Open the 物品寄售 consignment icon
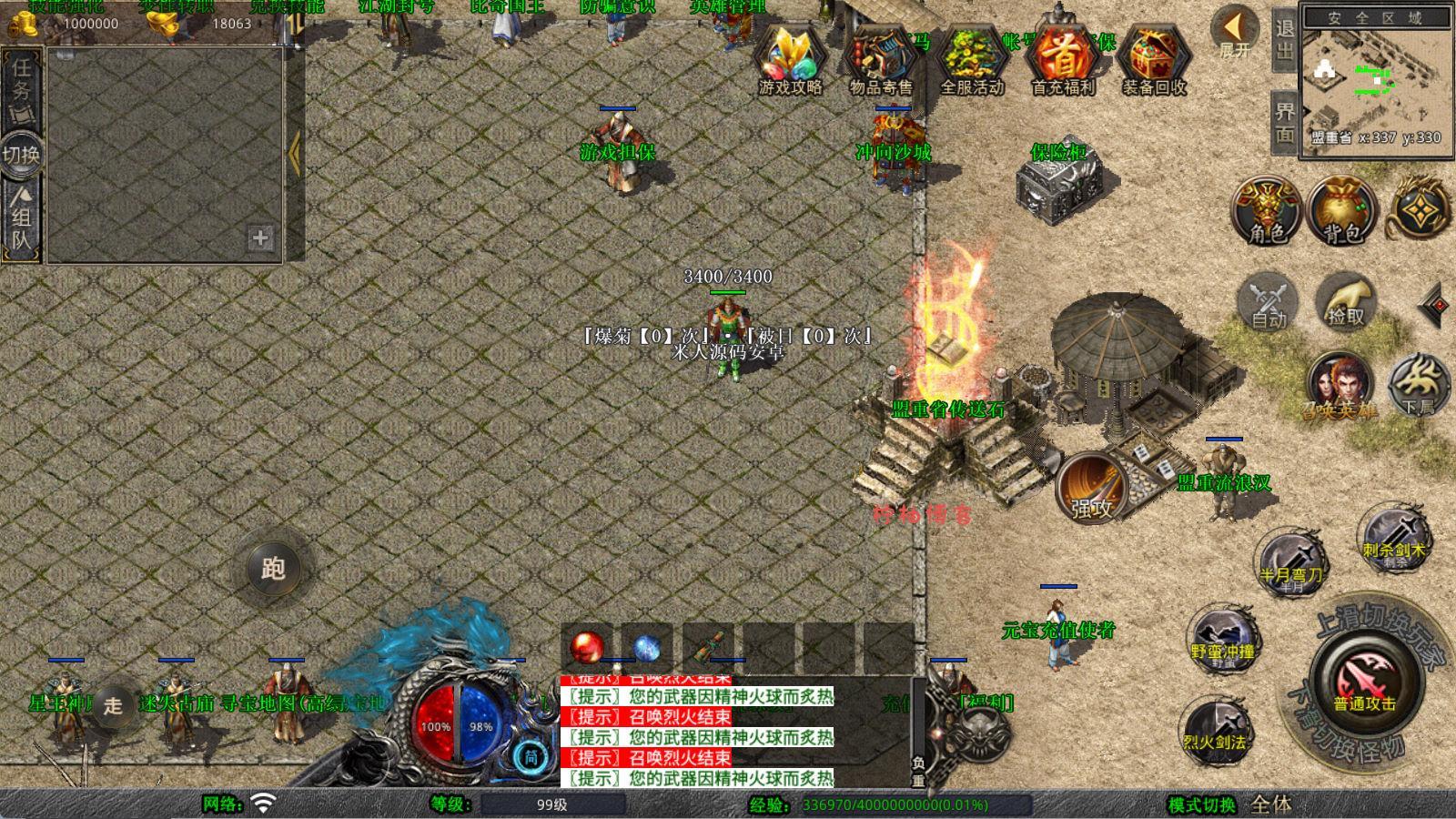The width and height of the screenshot is (1456, 819). pyautogui.click(x=881, y=58)
